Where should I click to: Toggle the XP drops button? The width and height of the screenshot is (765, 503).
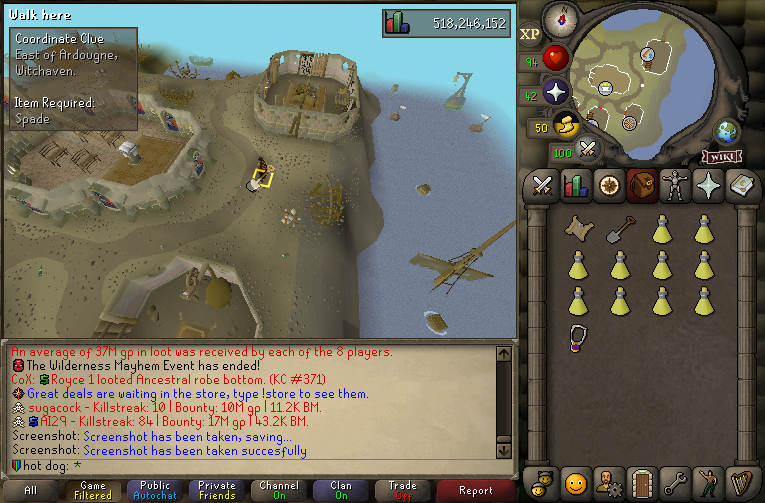coord(530,35)
